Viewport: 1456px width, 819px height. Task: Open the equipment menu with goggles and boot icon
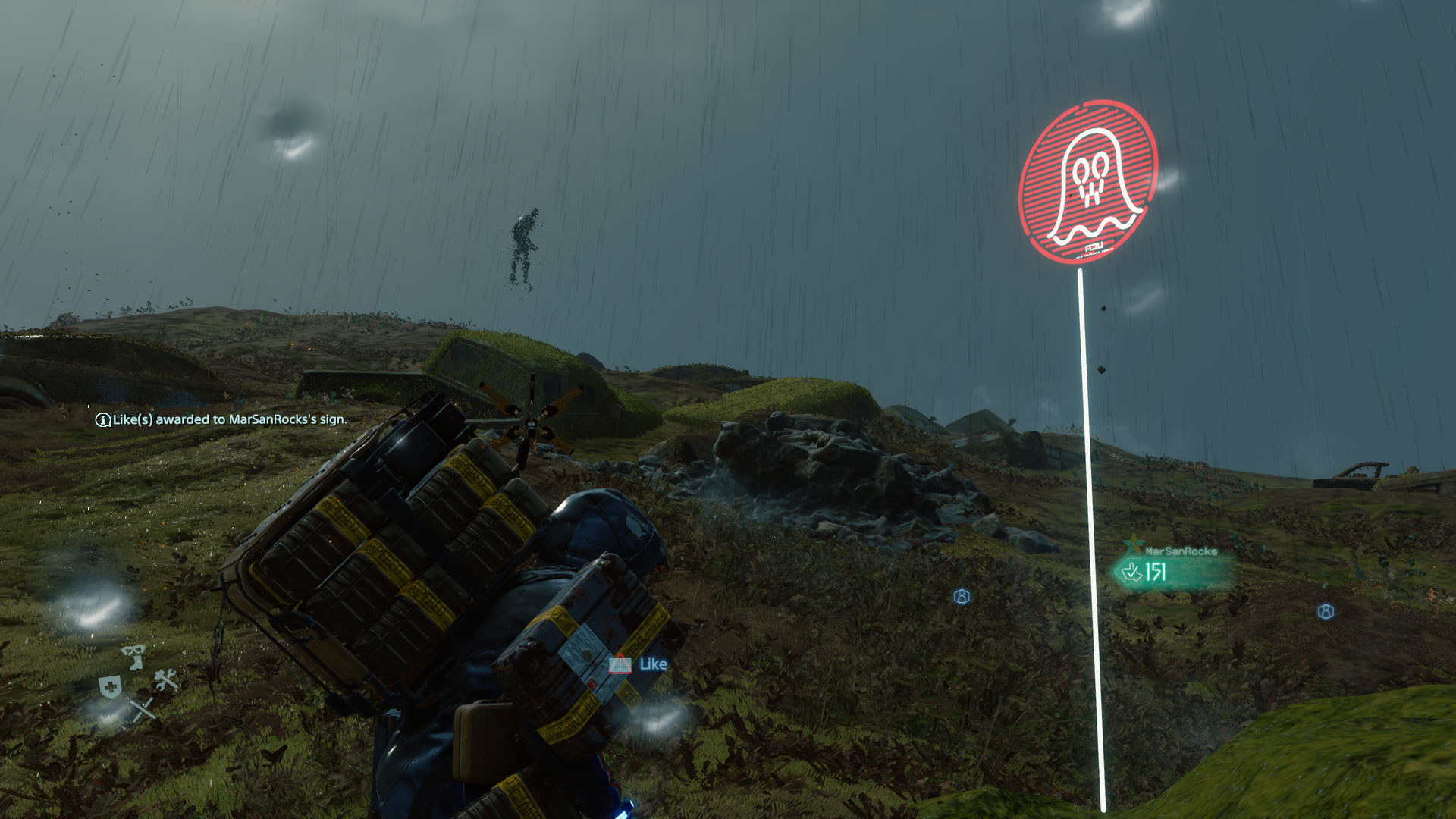pos(134,656)
